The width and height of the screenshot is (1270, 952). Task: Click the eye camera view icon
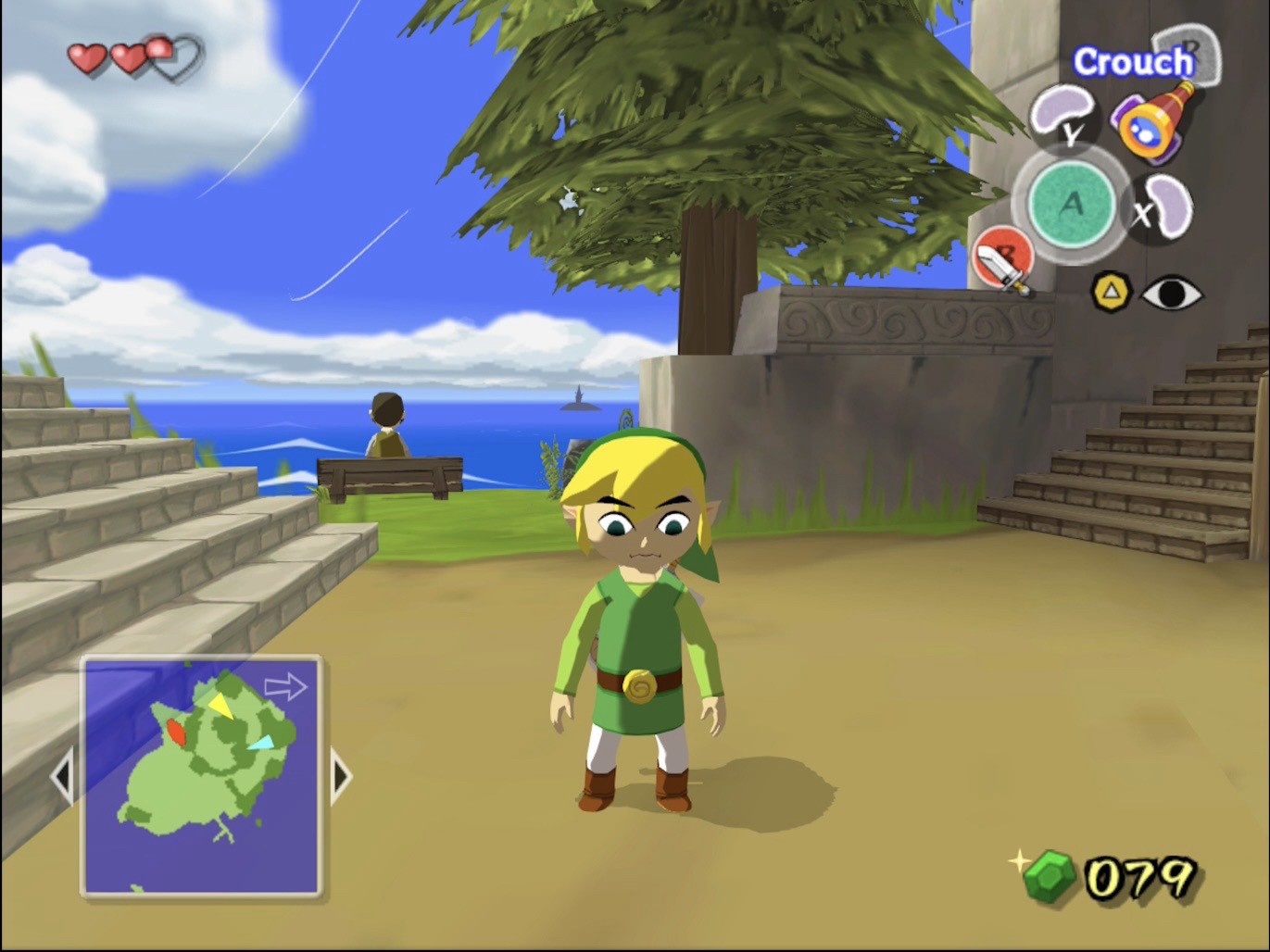point(1171,294)
